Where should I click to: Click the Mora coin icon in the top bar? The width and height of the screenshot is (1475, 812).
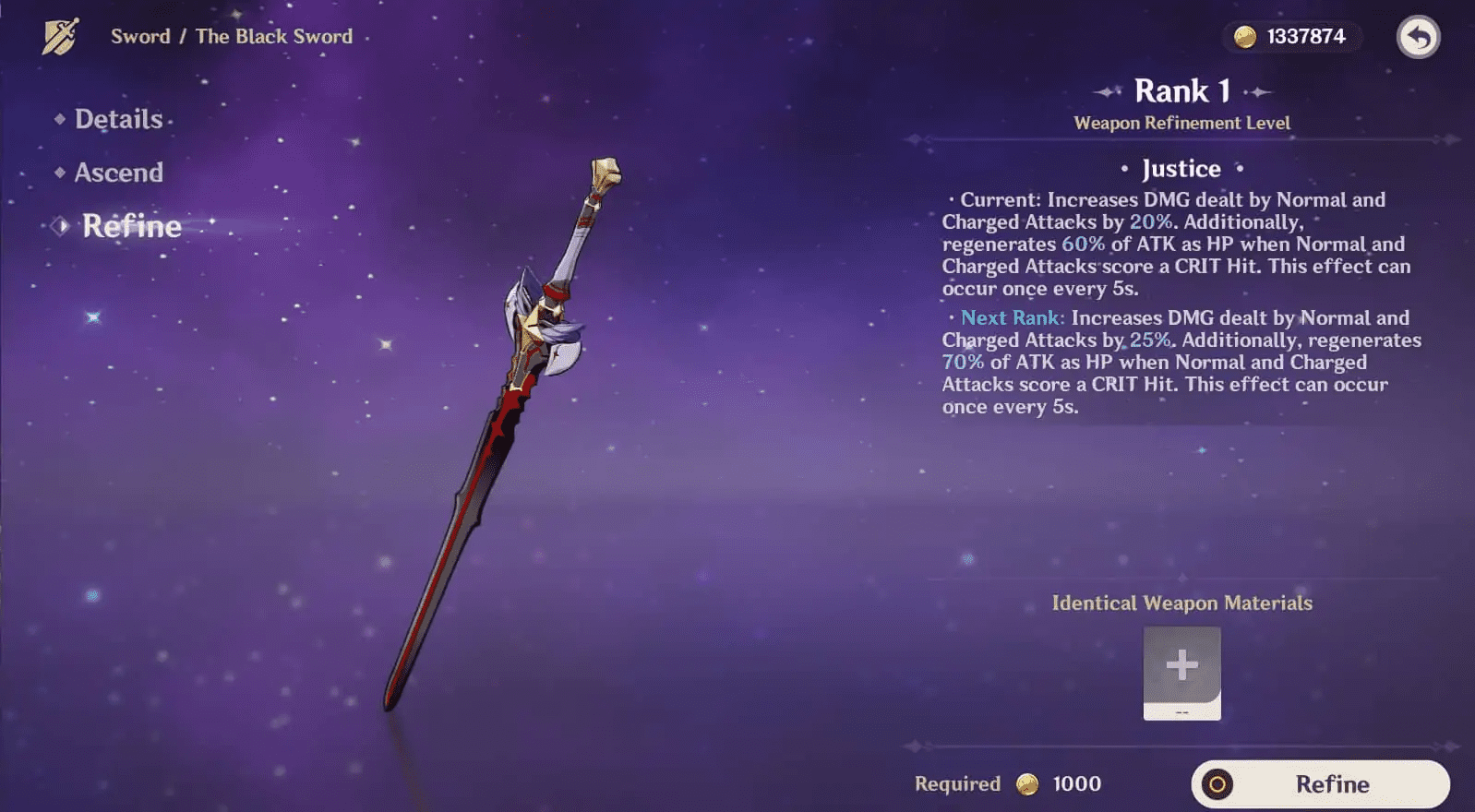1244,39
